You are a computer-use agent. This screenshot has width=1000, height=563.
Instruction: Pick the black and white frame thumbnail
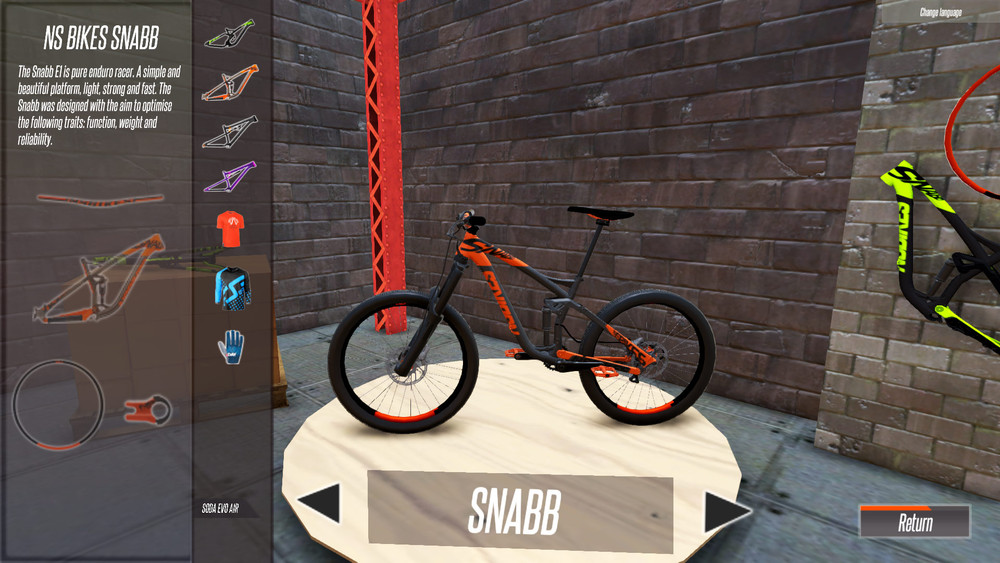(x=230, y=130)
